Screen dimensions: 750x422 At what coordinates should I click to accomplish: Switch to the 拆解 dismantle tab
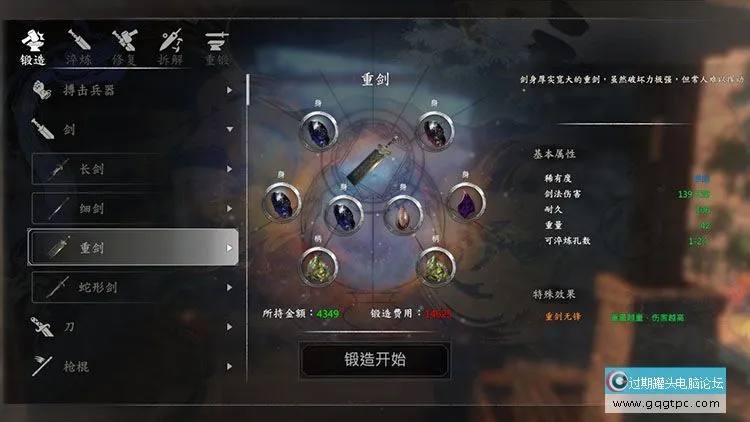click(170, 47)
